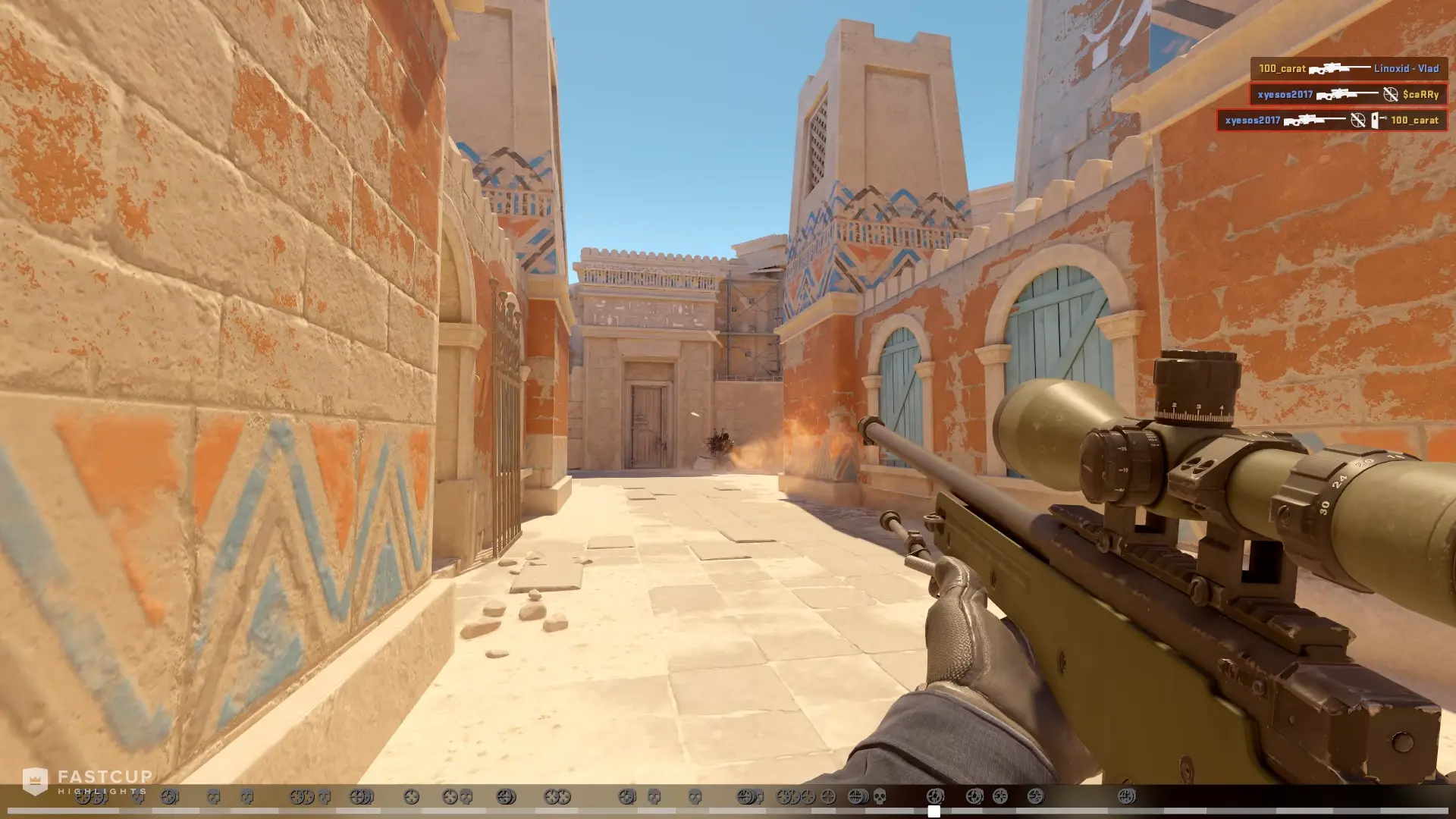Click the noscope icon next to $caRRy
Image resolution: width=1456 pixels, height=819 pixels.
click(1391, 95)
